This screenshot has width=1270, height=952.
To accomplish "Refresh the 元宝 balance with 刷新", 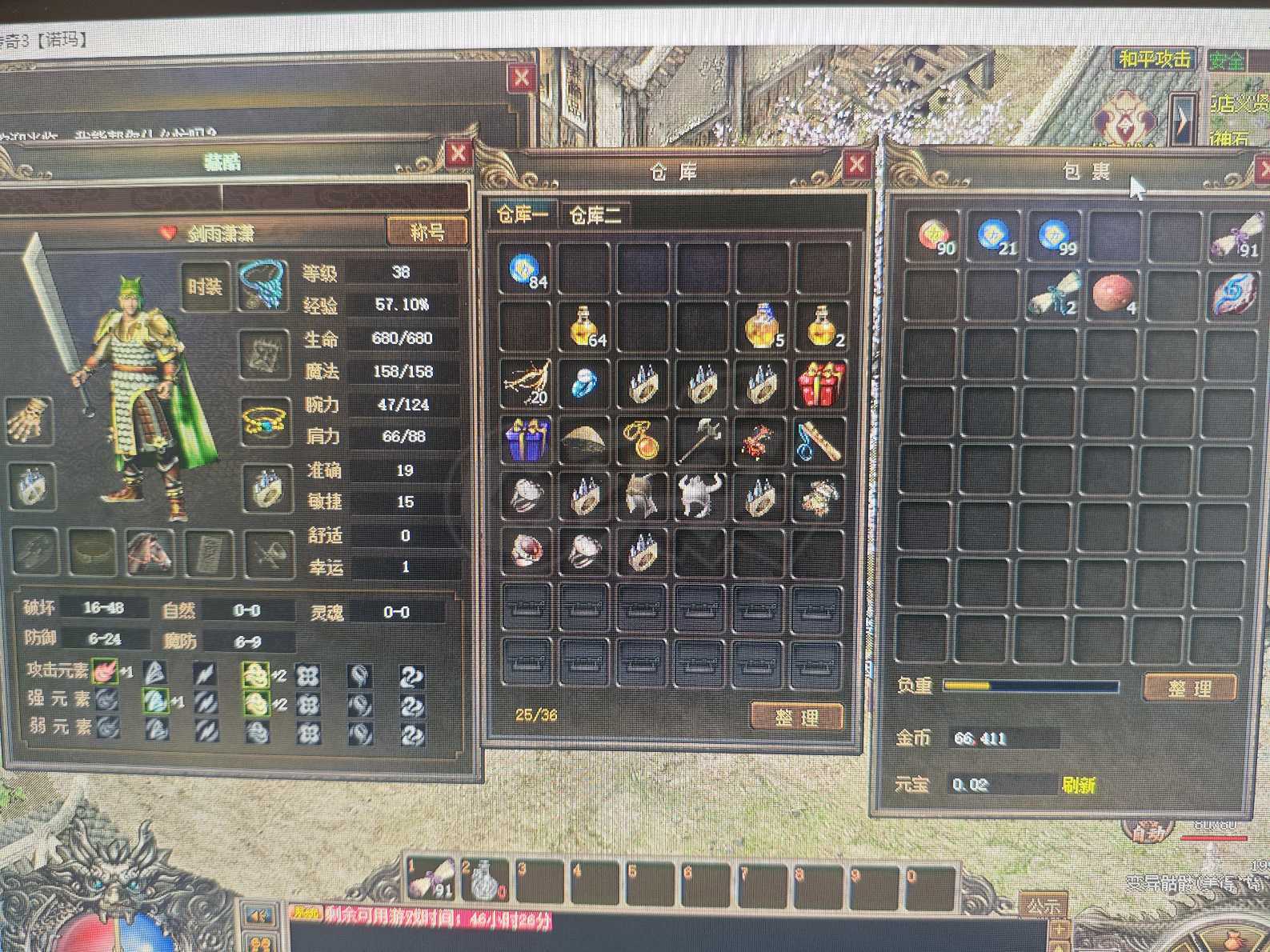I will pyautogui.click(x=1078, y=785).
